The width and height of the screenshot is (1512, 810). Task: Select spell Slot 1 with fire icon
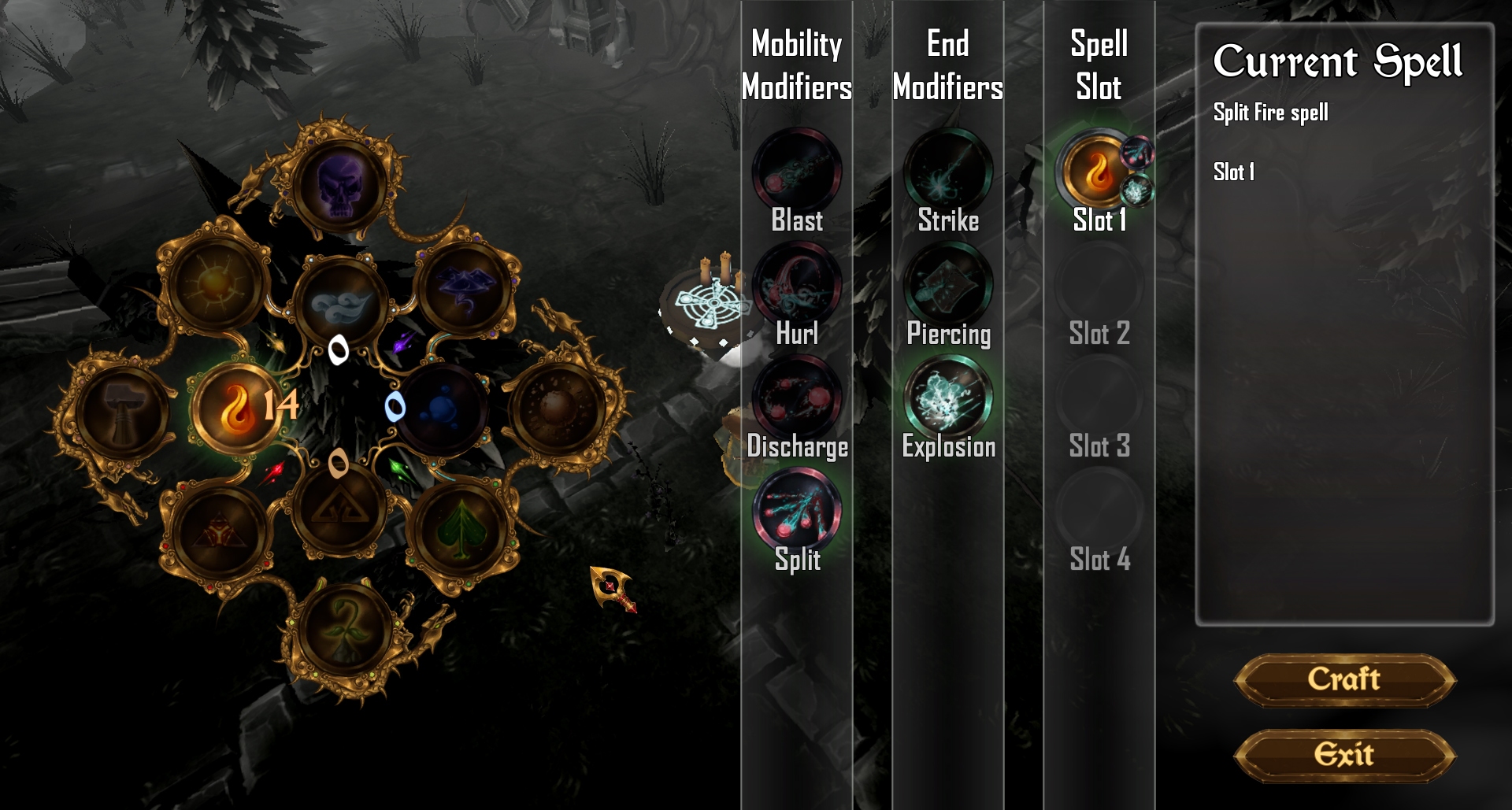(x=1098, y=171)
